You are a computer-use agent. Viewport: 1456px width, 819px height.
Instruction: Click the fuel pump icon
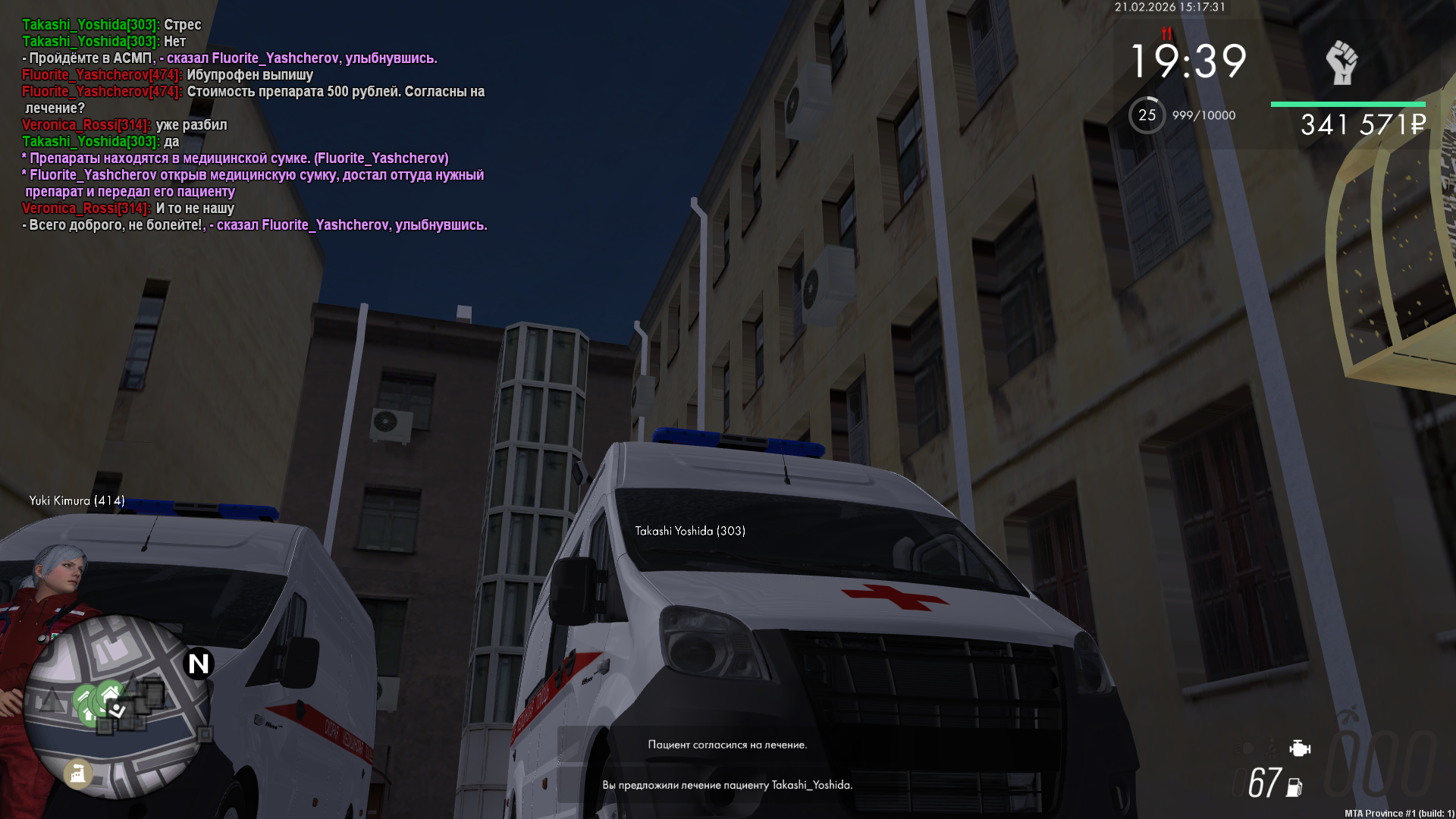point(1294,788)
